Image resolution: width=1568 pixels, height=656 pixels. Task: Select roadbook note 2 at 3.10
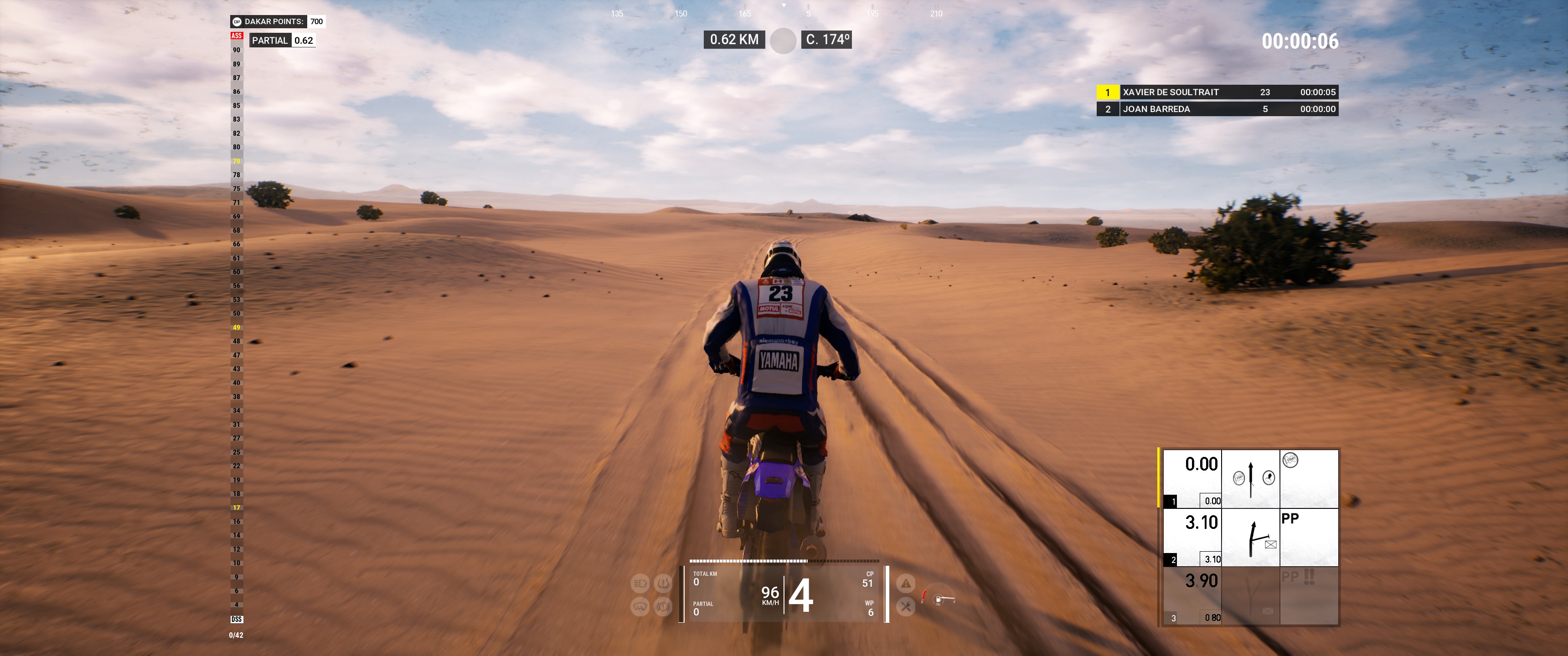(1250, 538)
